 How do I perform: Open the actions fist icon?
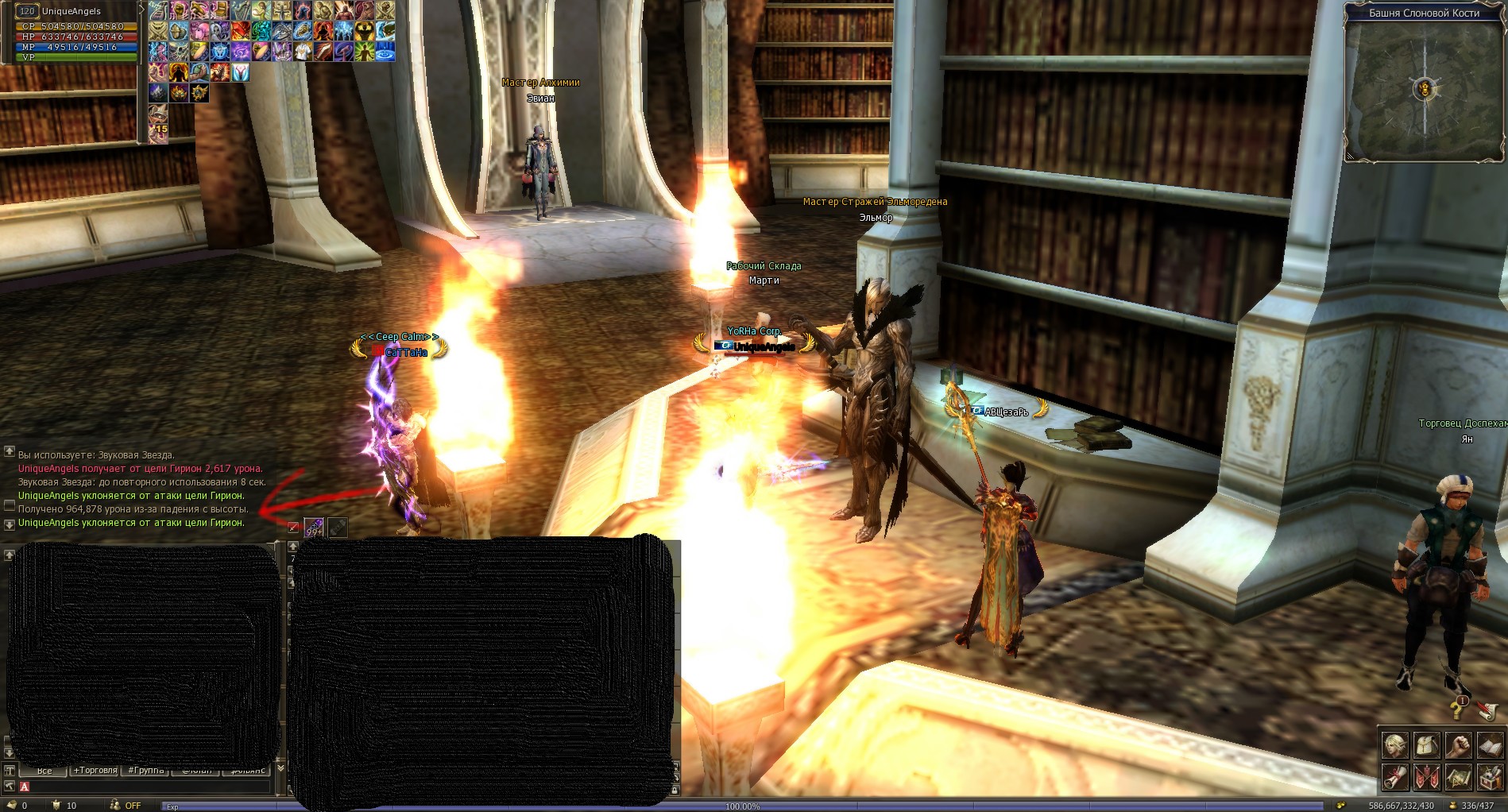pyautogui.click(x=1458, y=746)
